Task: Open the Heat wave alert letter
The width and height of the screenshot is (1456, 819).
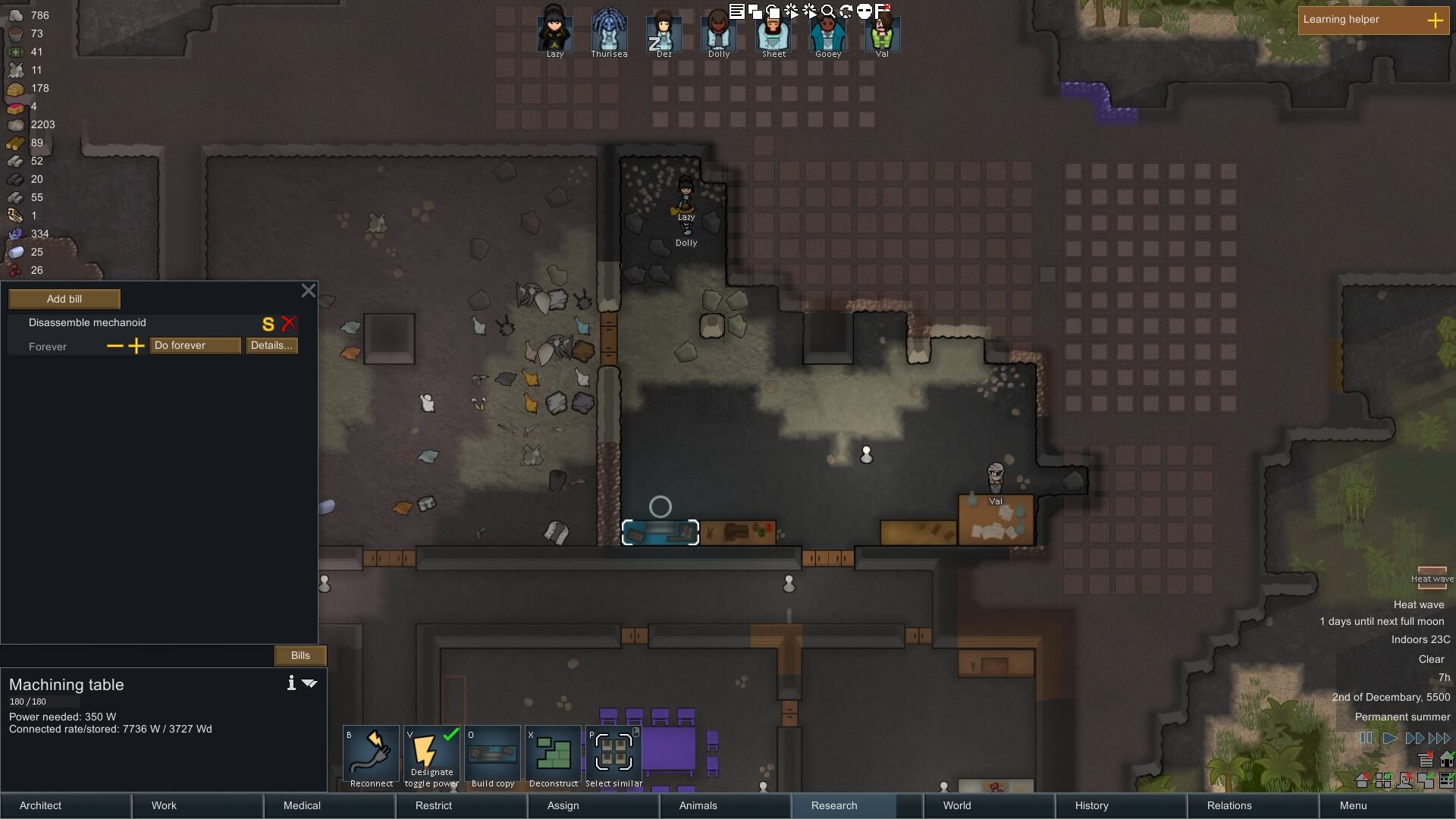Action: click(x=1432, y=578)
